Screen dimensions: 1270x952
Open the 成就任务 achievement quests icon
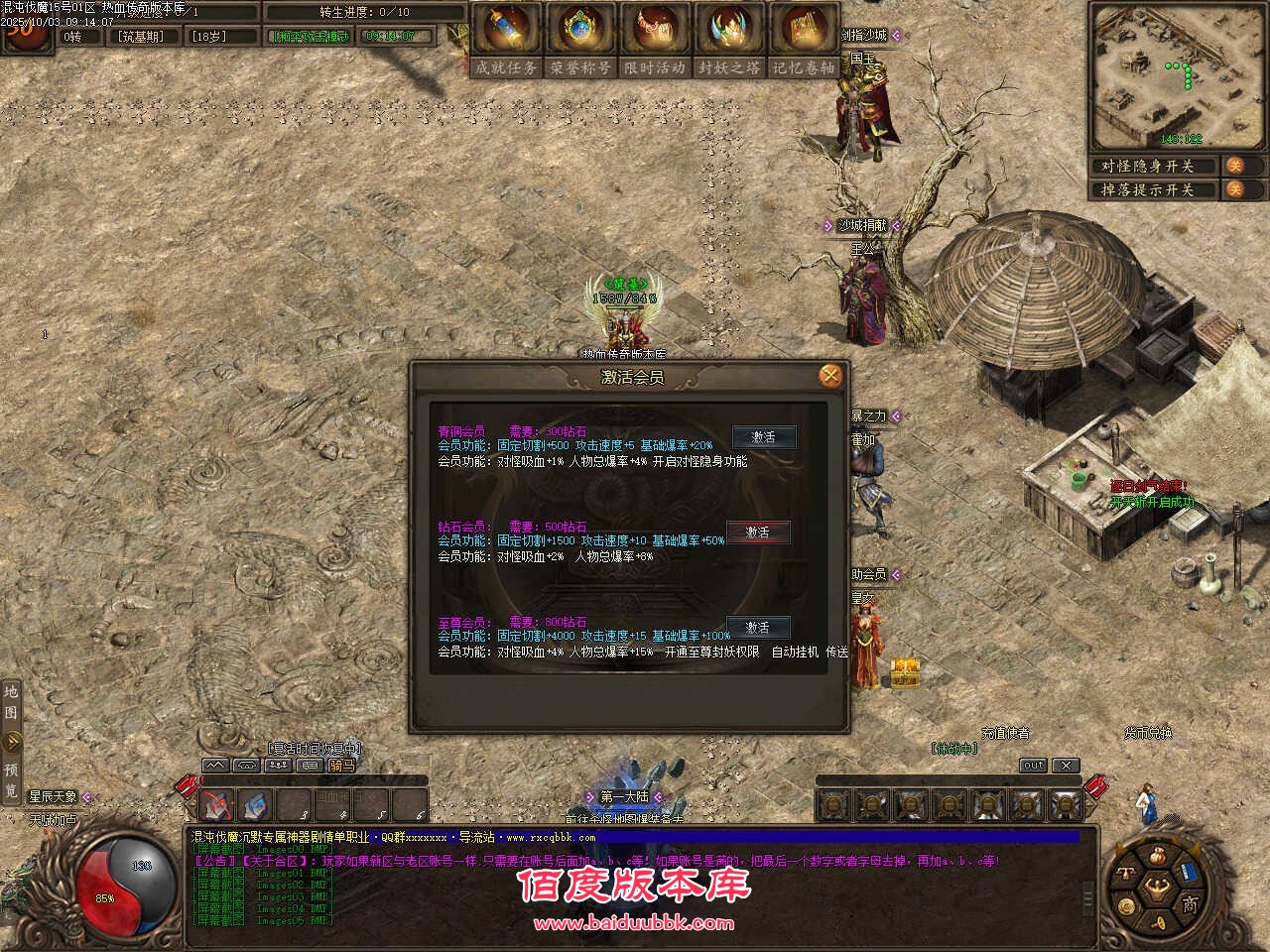click(x=506, y=40)
